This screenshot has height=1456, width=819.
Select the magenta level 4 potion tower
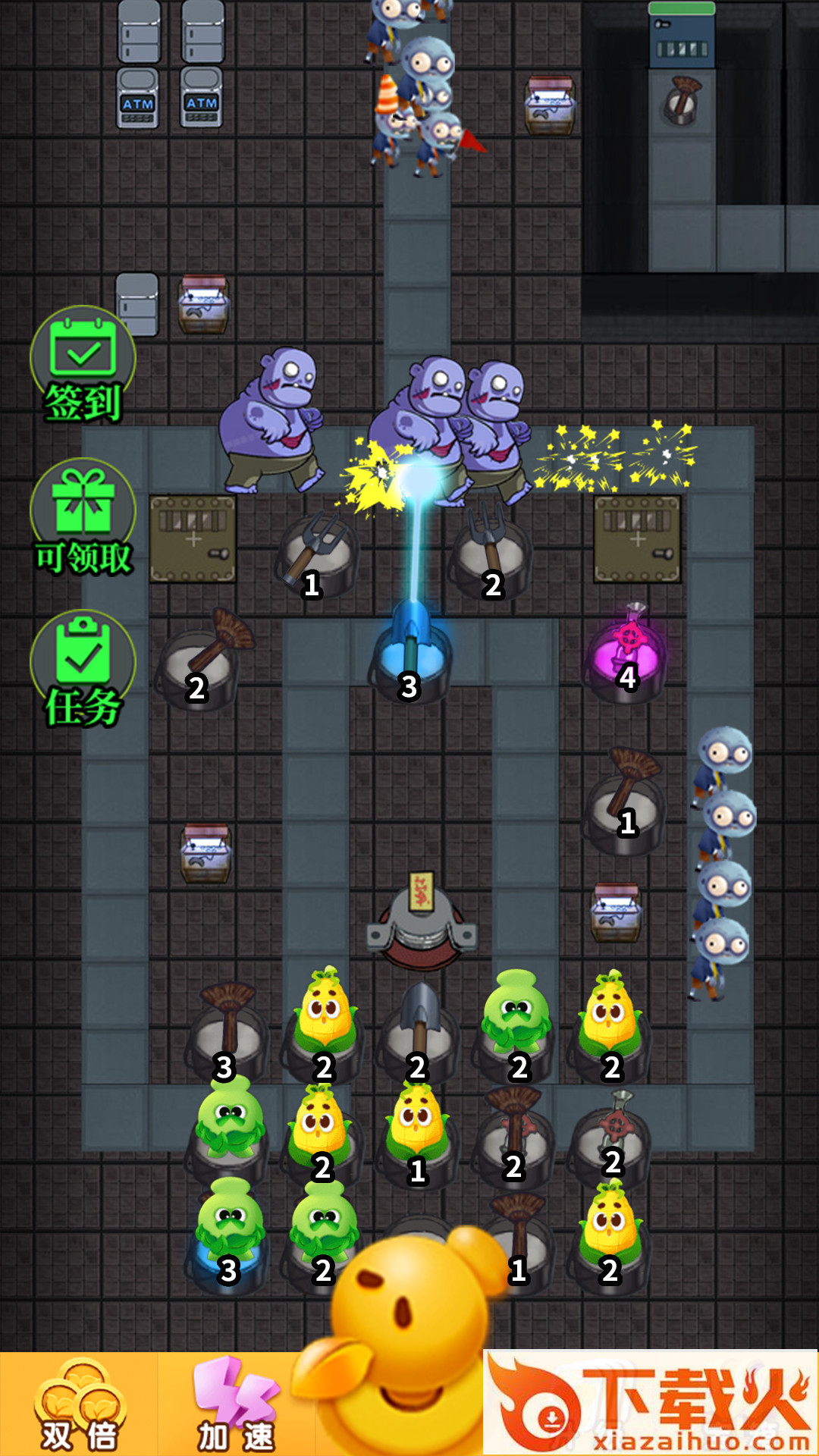pos(628,654)
